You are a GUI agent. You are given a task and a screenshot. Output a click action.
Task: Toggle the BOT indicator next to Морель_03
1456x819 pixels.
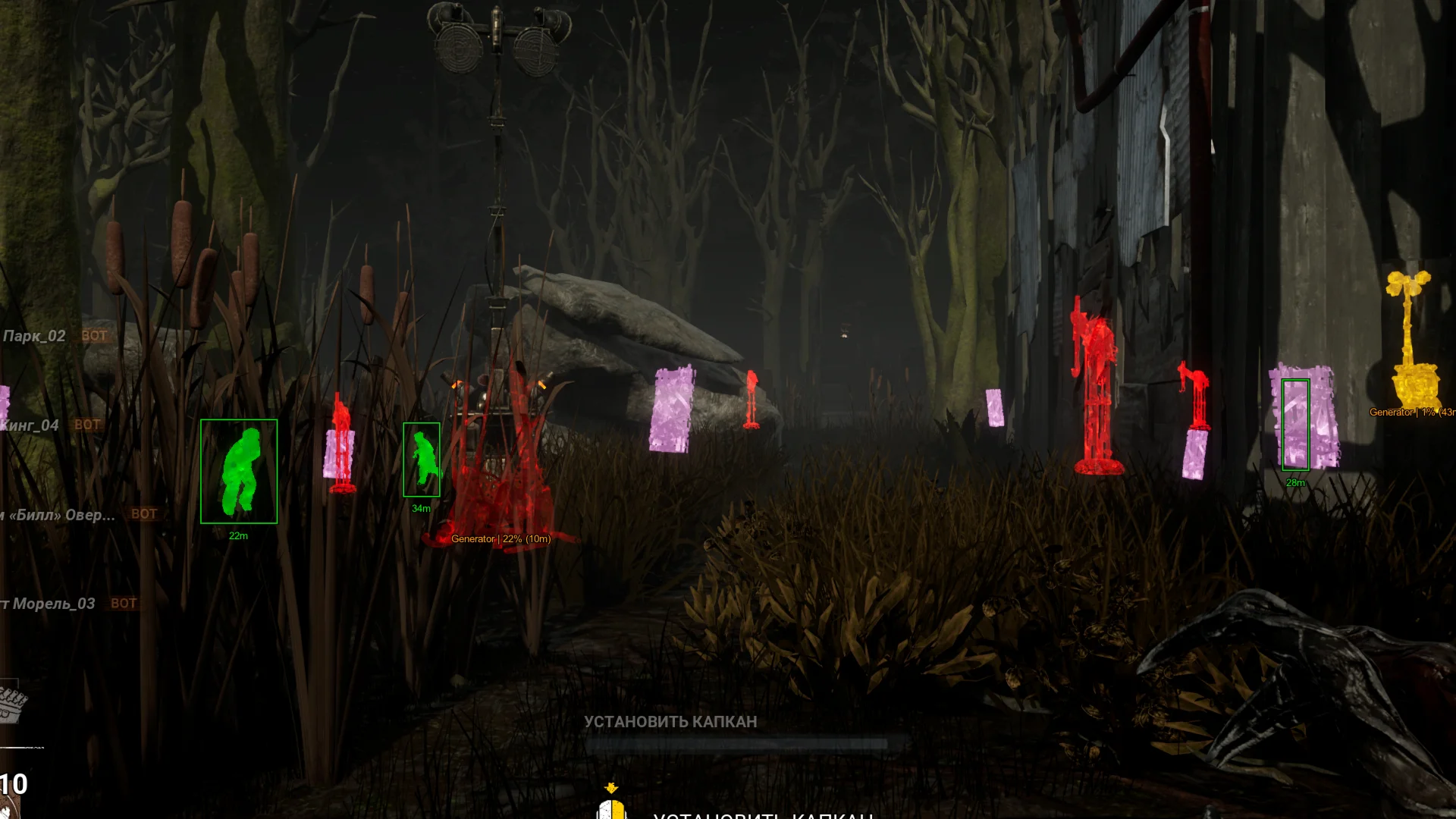124,604
